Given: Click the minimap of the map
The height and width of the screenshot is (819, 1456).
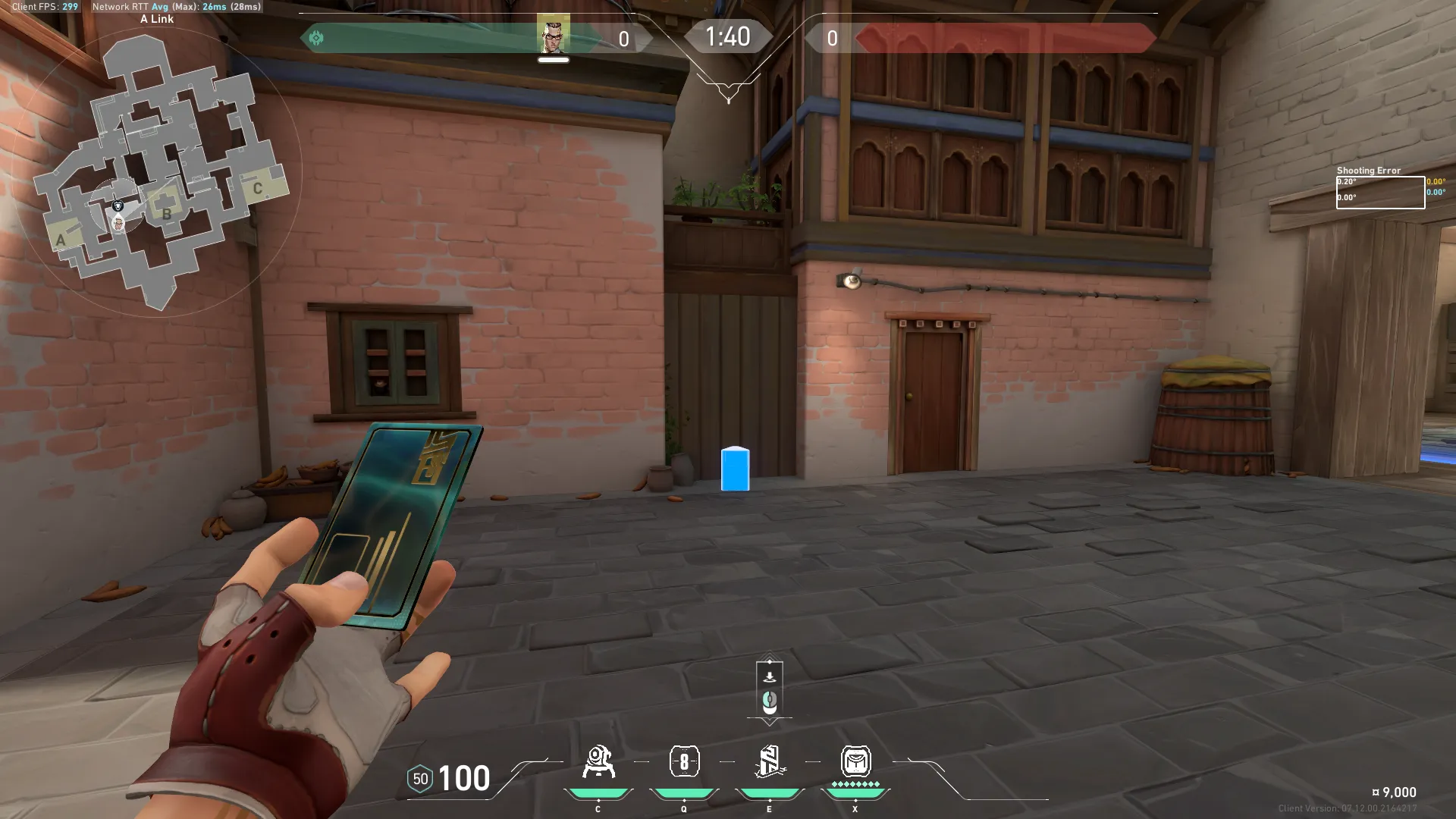Looking at the screenshot, I should [x=158, y=171].
